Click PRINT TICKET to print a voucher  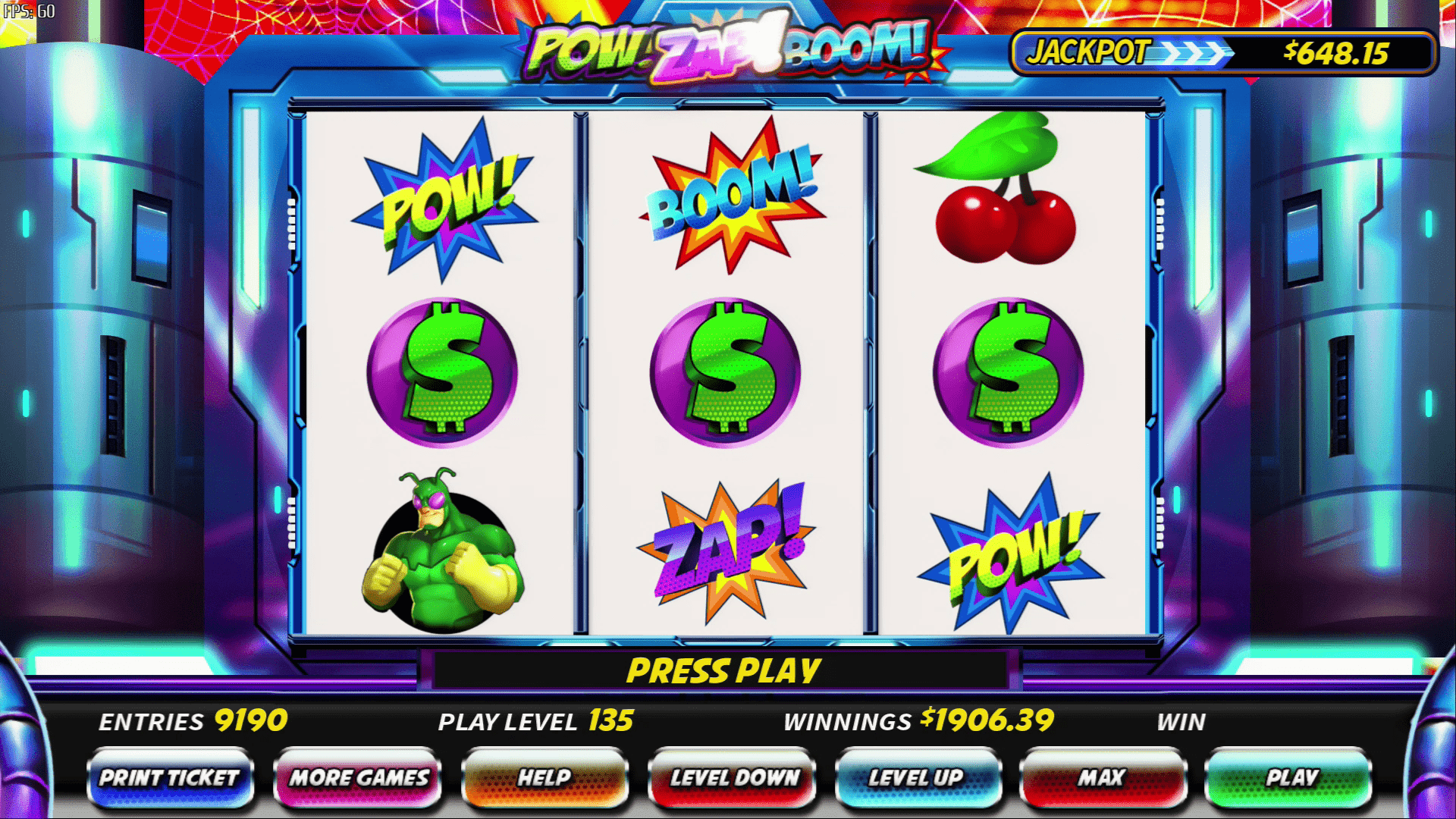(171, 778)
